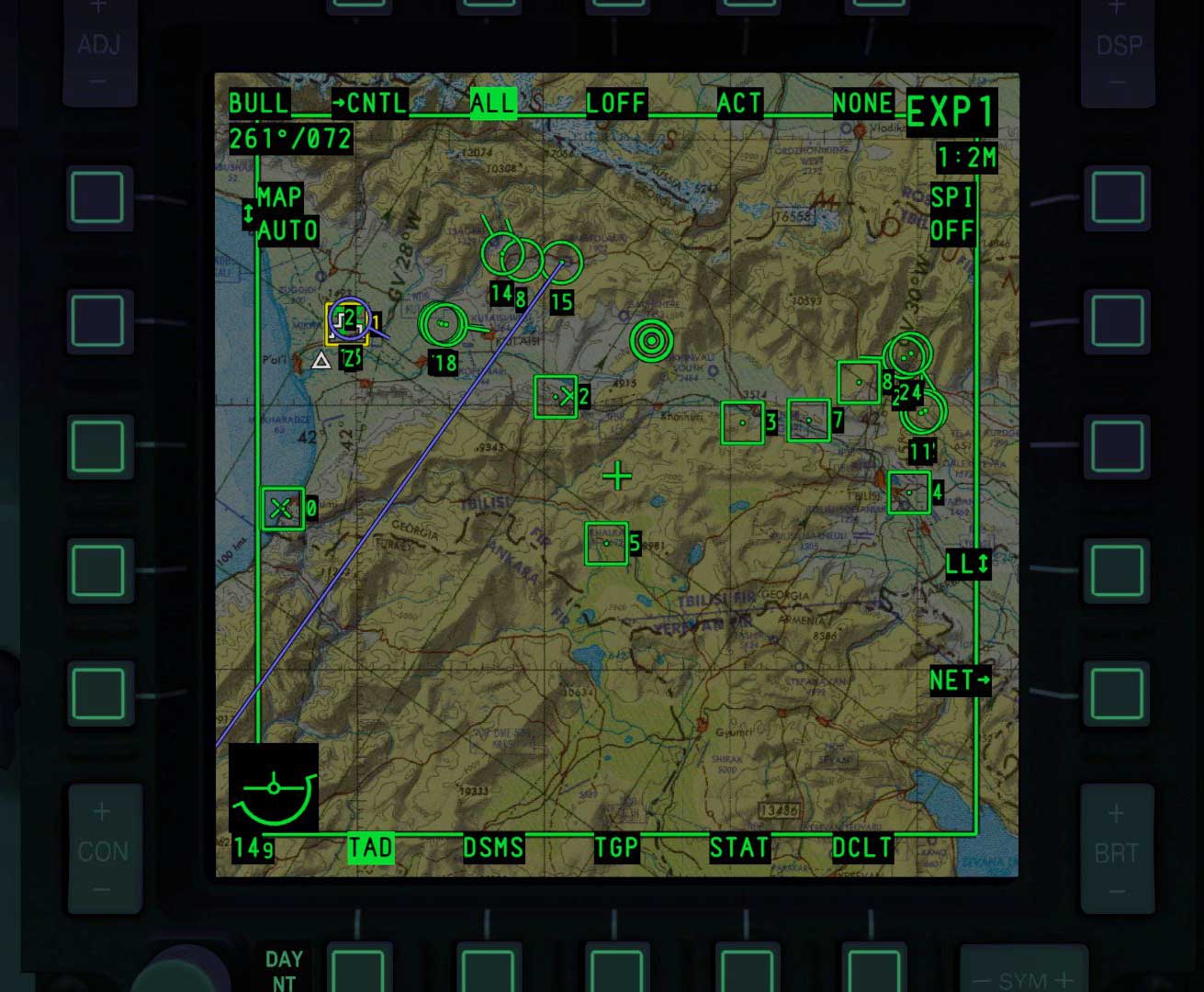Switch the LL coordinate format

coord(968,563)
